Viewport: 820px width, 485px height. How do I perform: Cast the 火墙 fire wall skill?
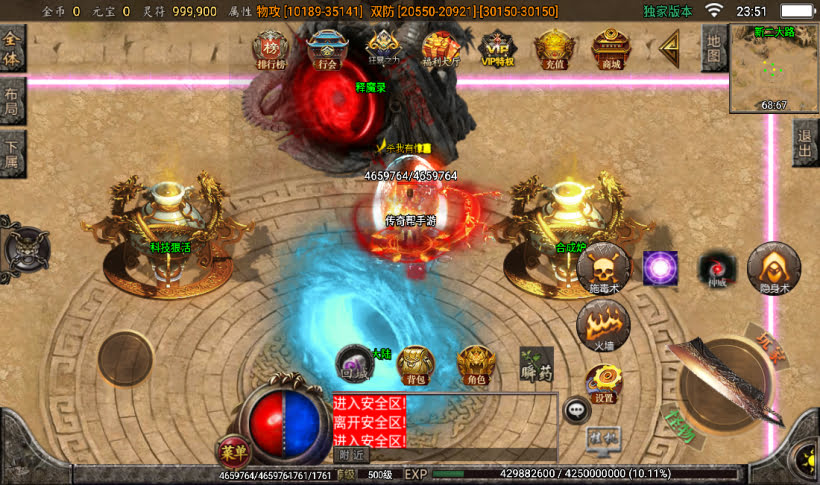click(x=604, y=325)
